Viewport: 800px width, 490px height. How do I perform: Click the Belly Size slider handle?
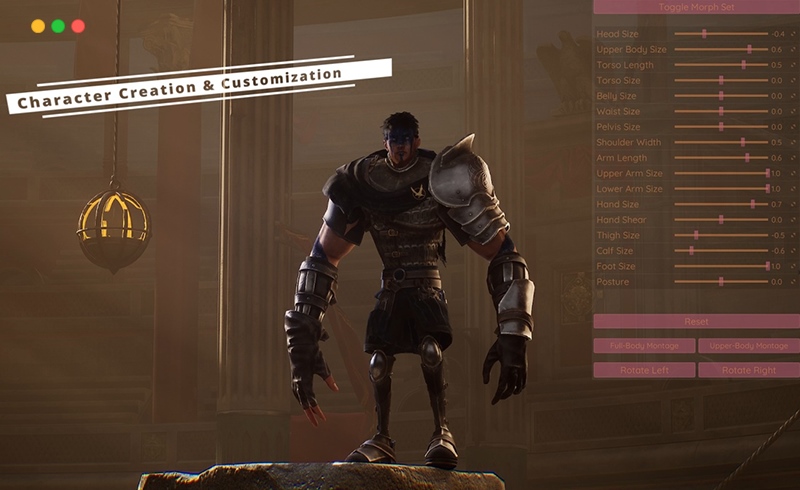click(x=721, y=96)
